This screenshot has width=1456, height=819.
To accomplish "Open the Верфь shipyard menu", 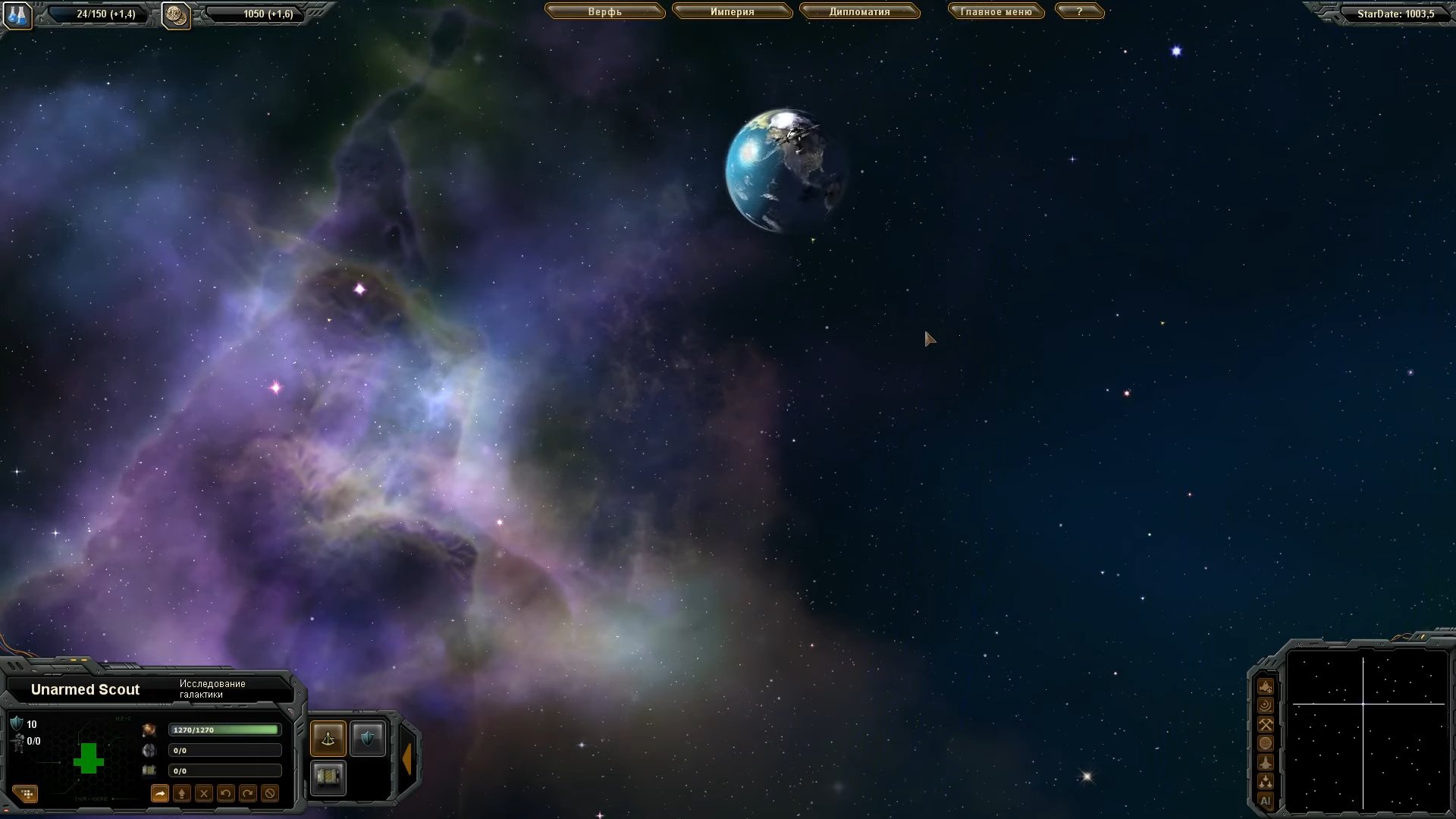I will tap(604, 12).
